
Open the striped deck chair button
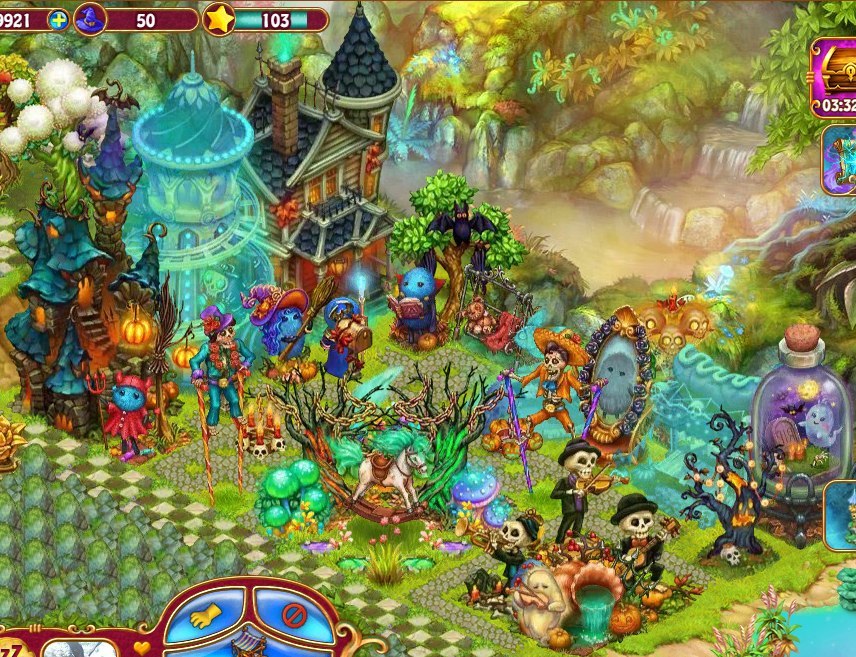point(249,645)
